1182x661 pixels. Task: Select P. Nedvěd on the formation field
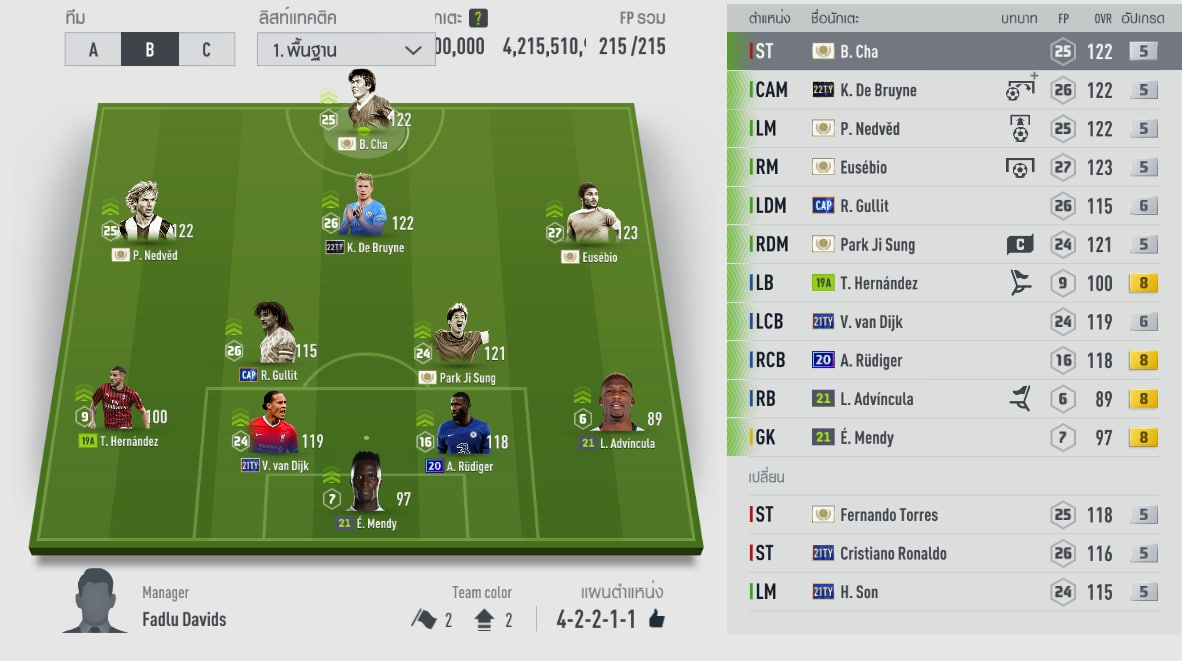click(x=146, y=220)
